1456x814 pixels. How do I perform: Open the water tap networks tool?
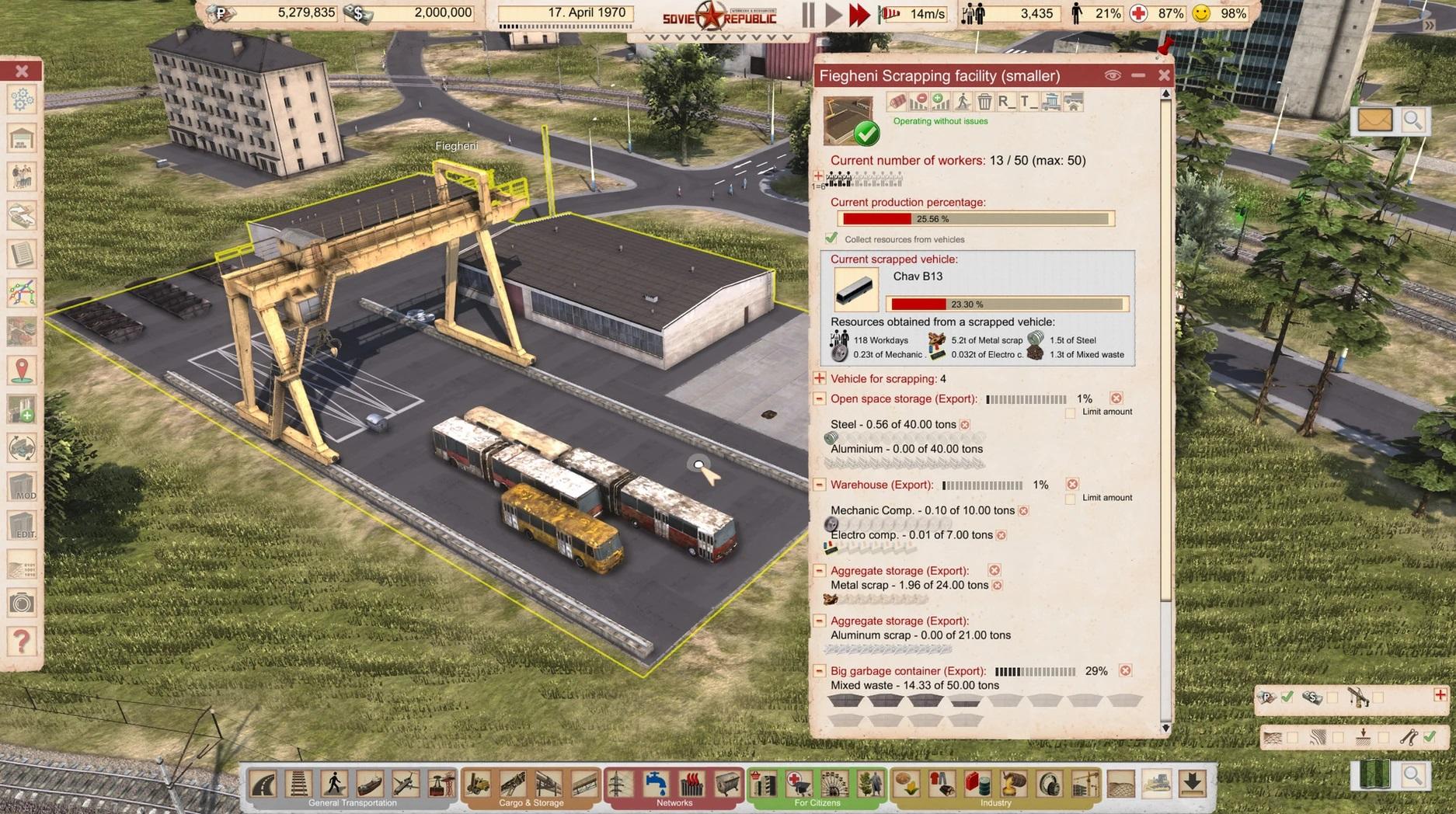pos(655,784)
